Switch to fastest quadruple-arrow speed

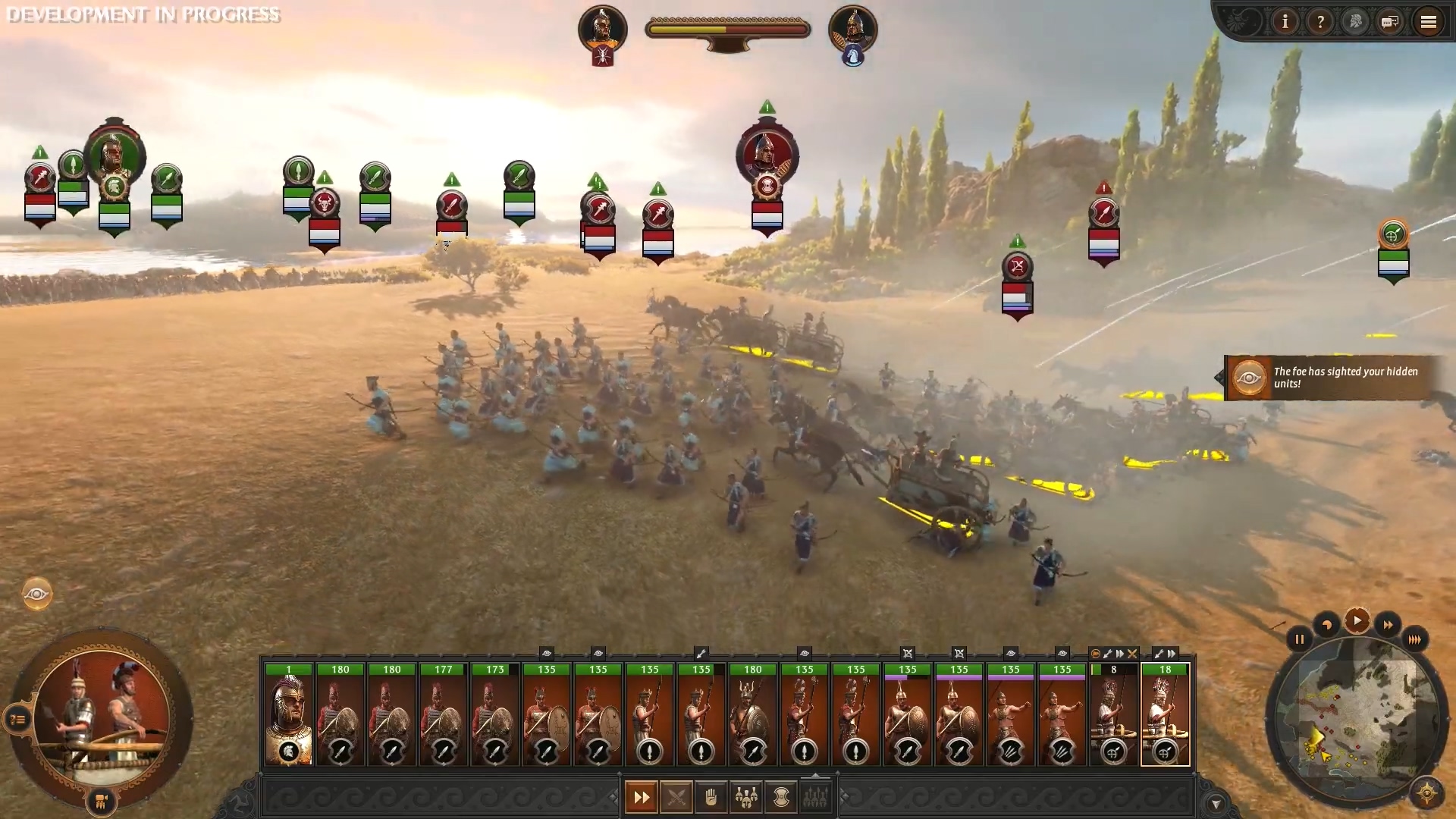point(1414,639)
